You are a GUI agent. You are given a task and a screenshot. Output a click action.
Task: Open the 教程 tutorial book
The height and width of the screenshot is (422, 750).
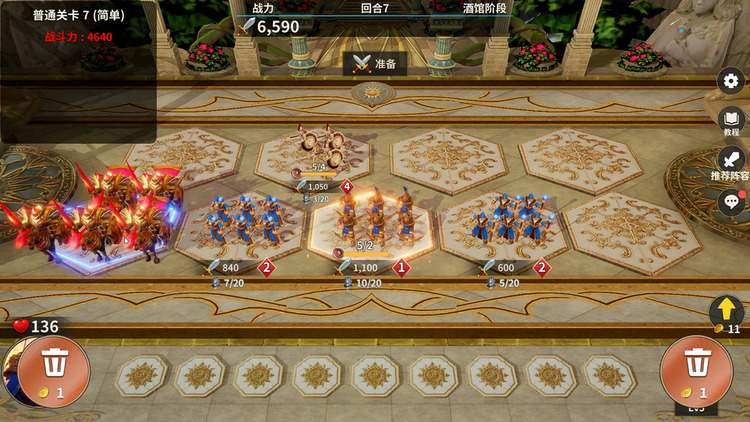pyautogui.click(x=731, y=120)
